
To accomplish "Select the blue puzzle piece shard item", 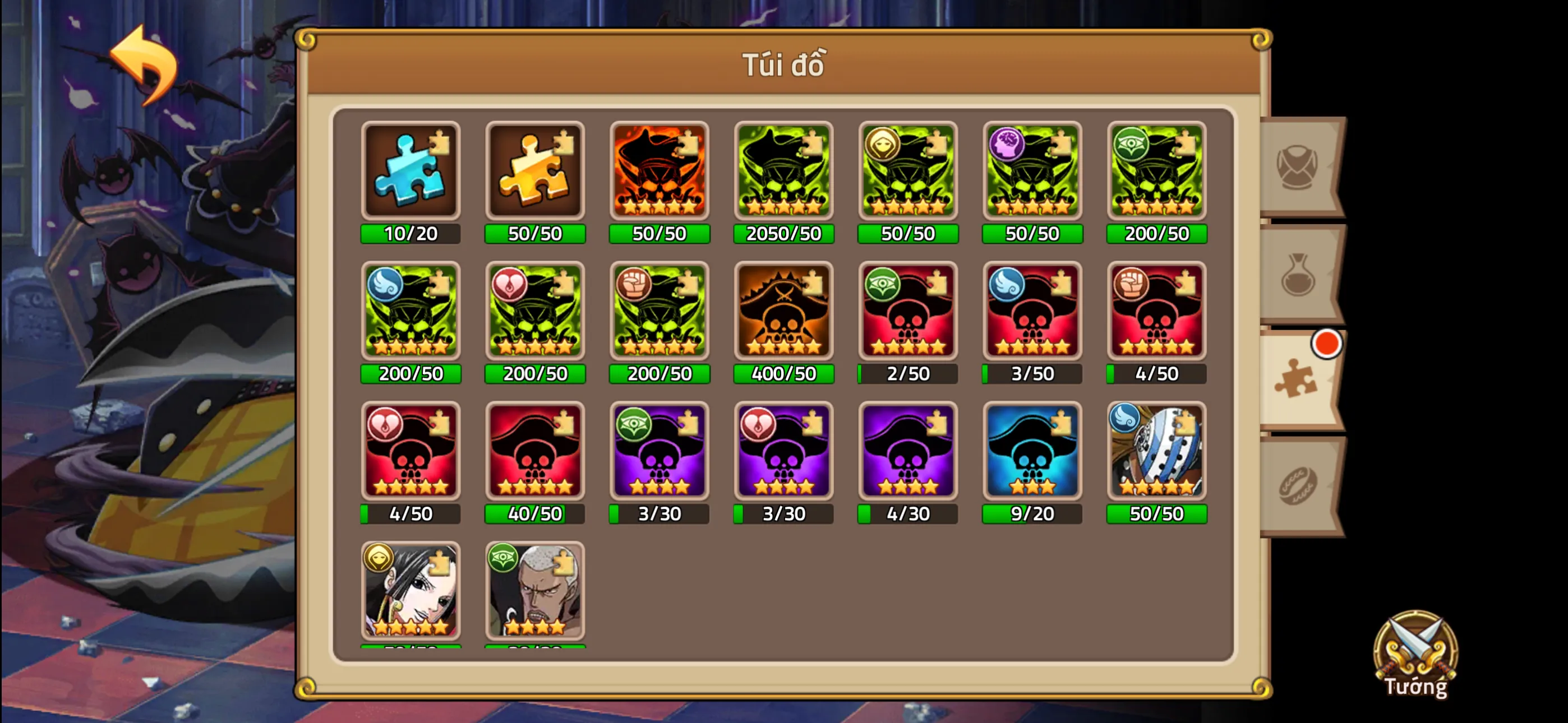I will [x=411, y=172].
